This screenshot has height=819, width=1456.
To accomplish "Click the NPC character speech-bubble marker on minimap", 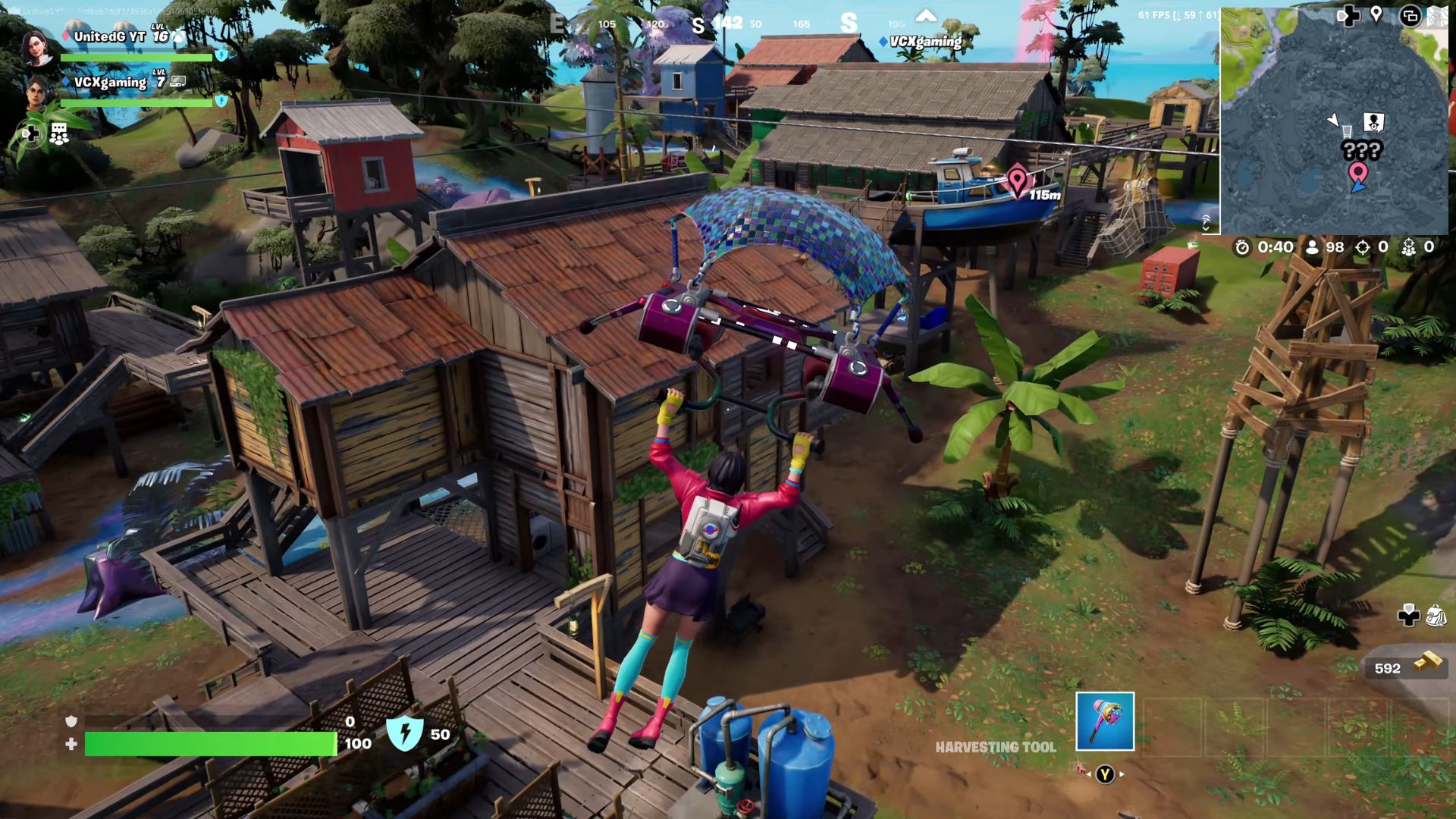I will pos(1373,121).
